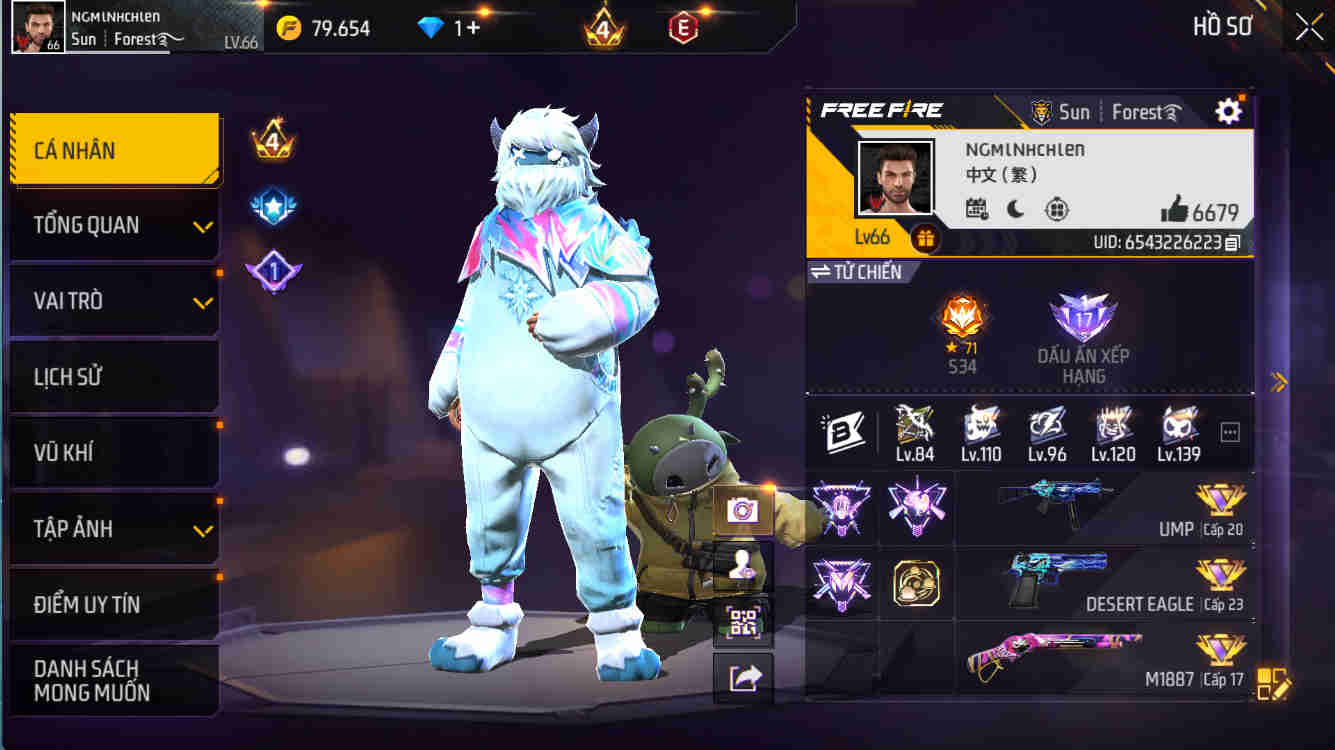This screenshot has width=1335, height=750.
Task: Expand the VAI TRÒ section
Action: [113, 300]
